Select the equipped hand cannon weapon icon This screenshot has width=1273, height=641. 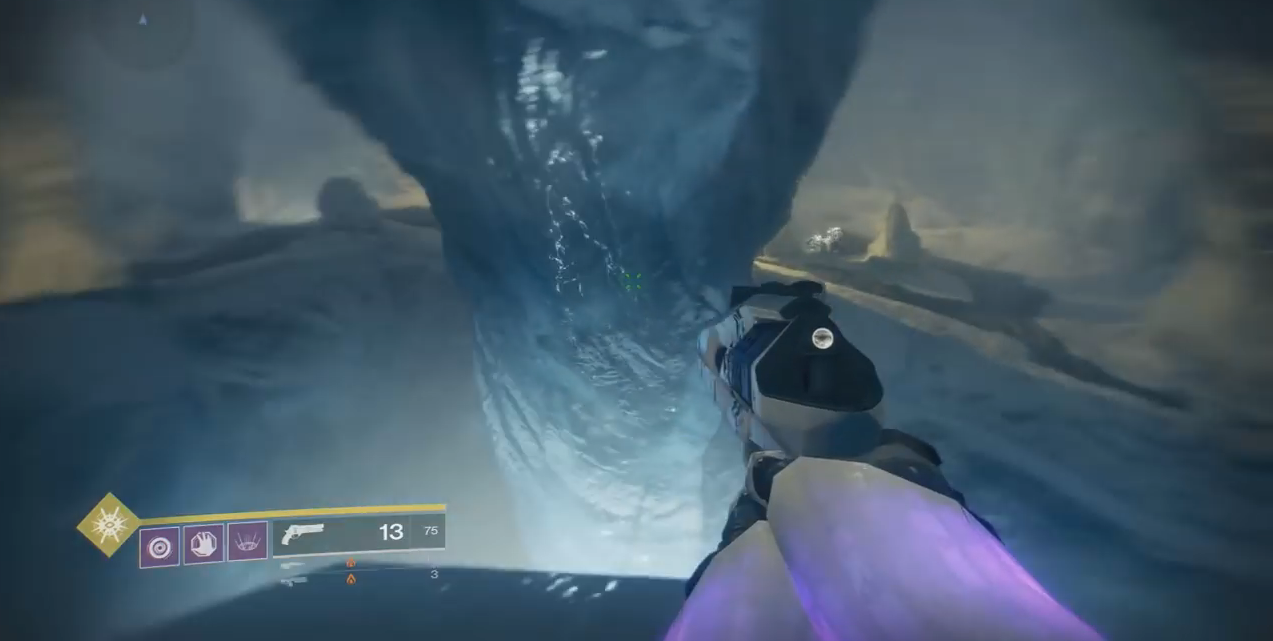pos(302,534)
